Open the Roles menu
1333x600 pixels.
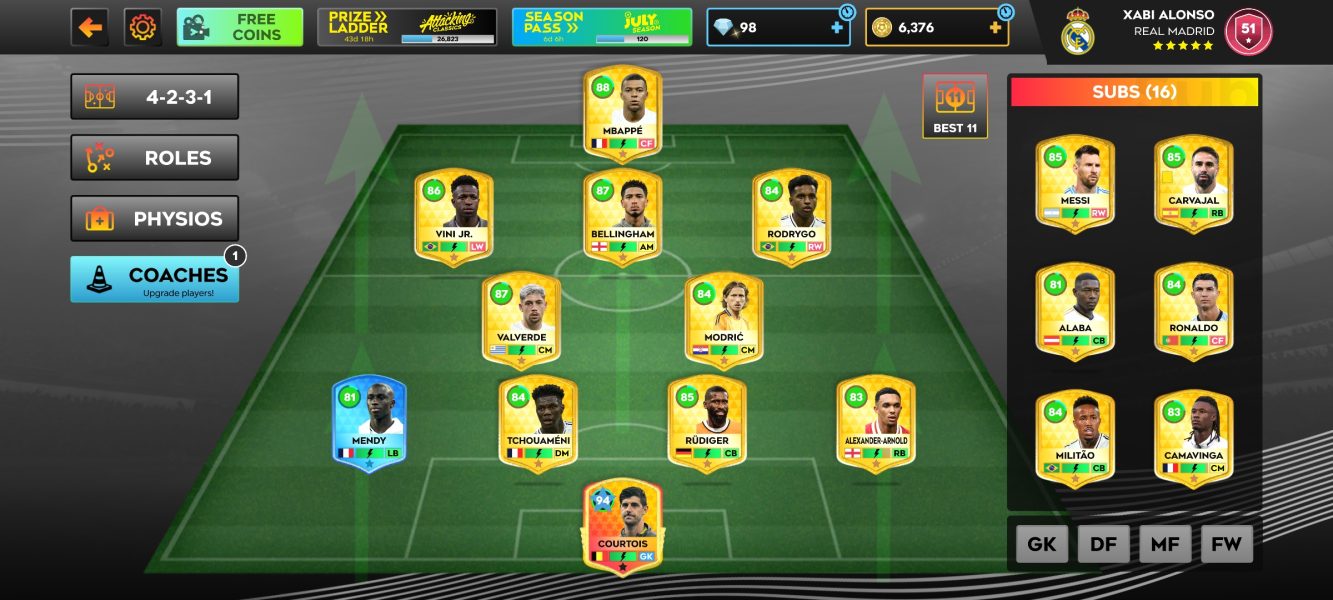pyautogui.click(x=155, y=158)
